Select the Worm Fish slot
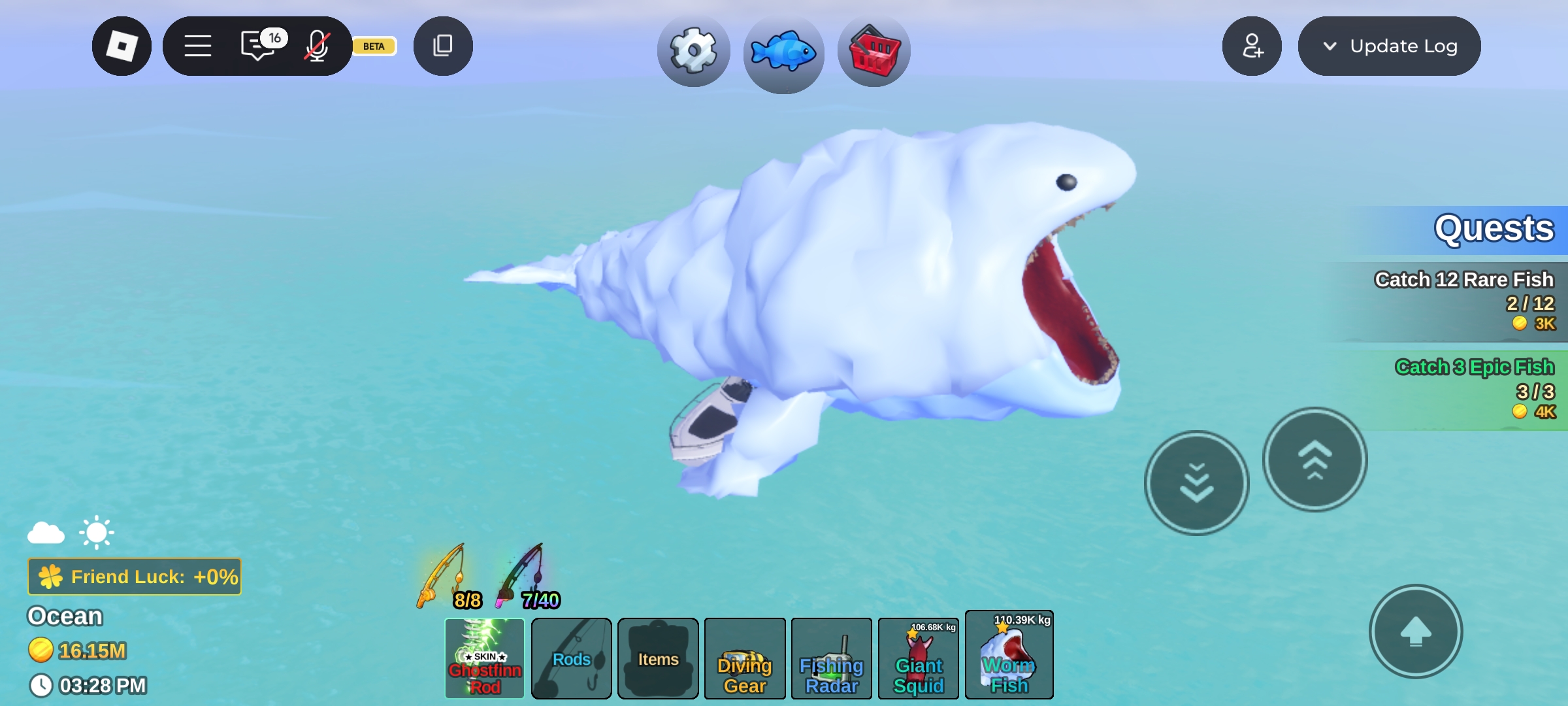Image resolution: width=1568 pixels, height=706 pixels. click(1009, 656)
